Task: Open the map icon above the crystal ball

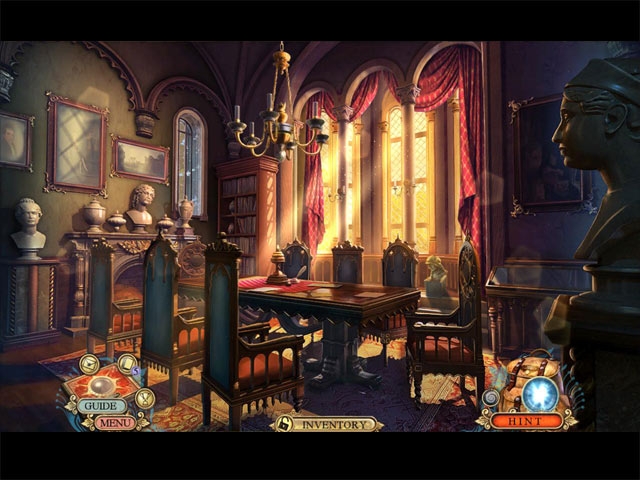Action: (89, 364)
